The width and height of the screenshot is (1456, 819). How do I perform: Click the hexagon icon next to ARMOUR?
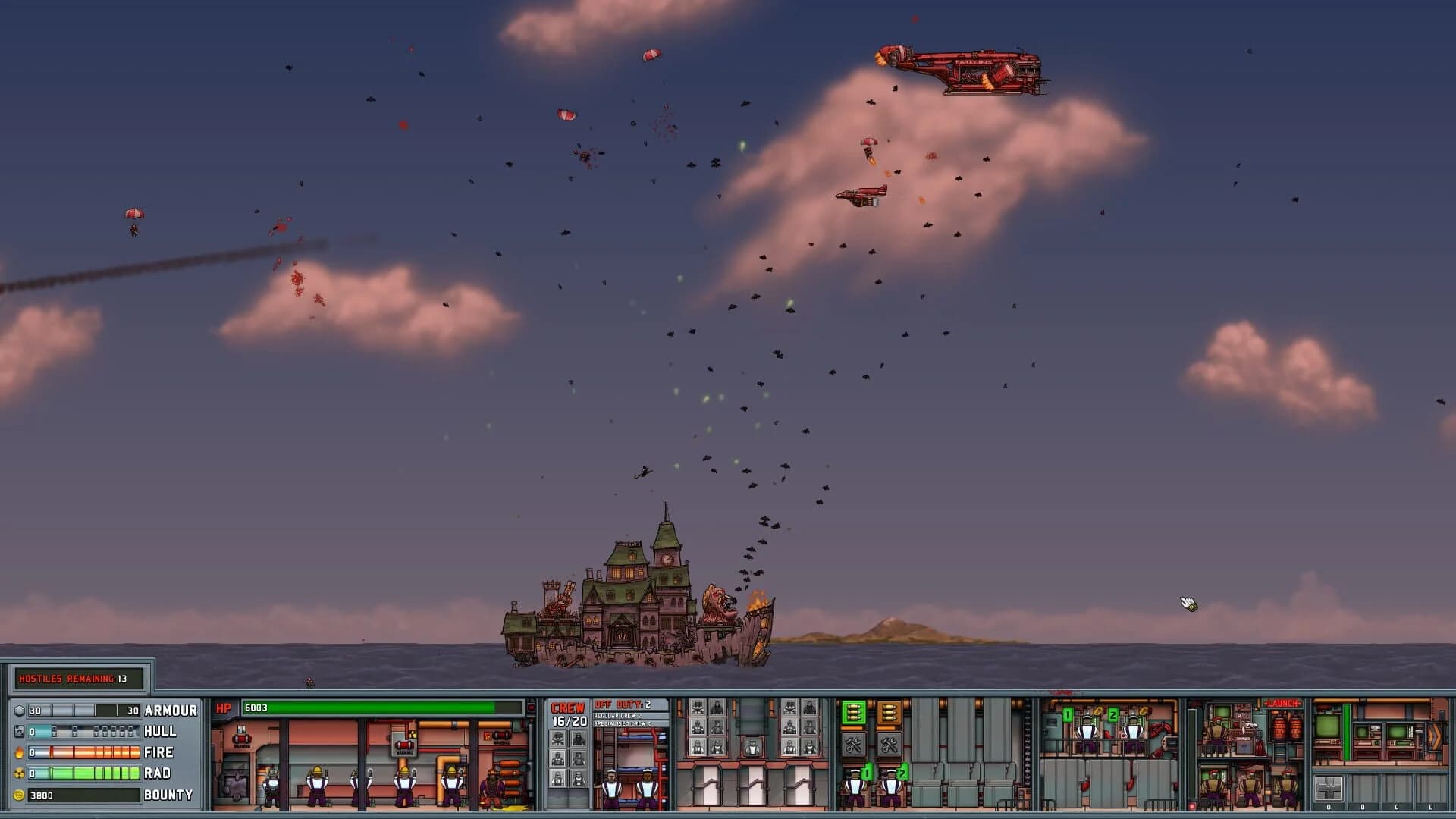(20, 711)
